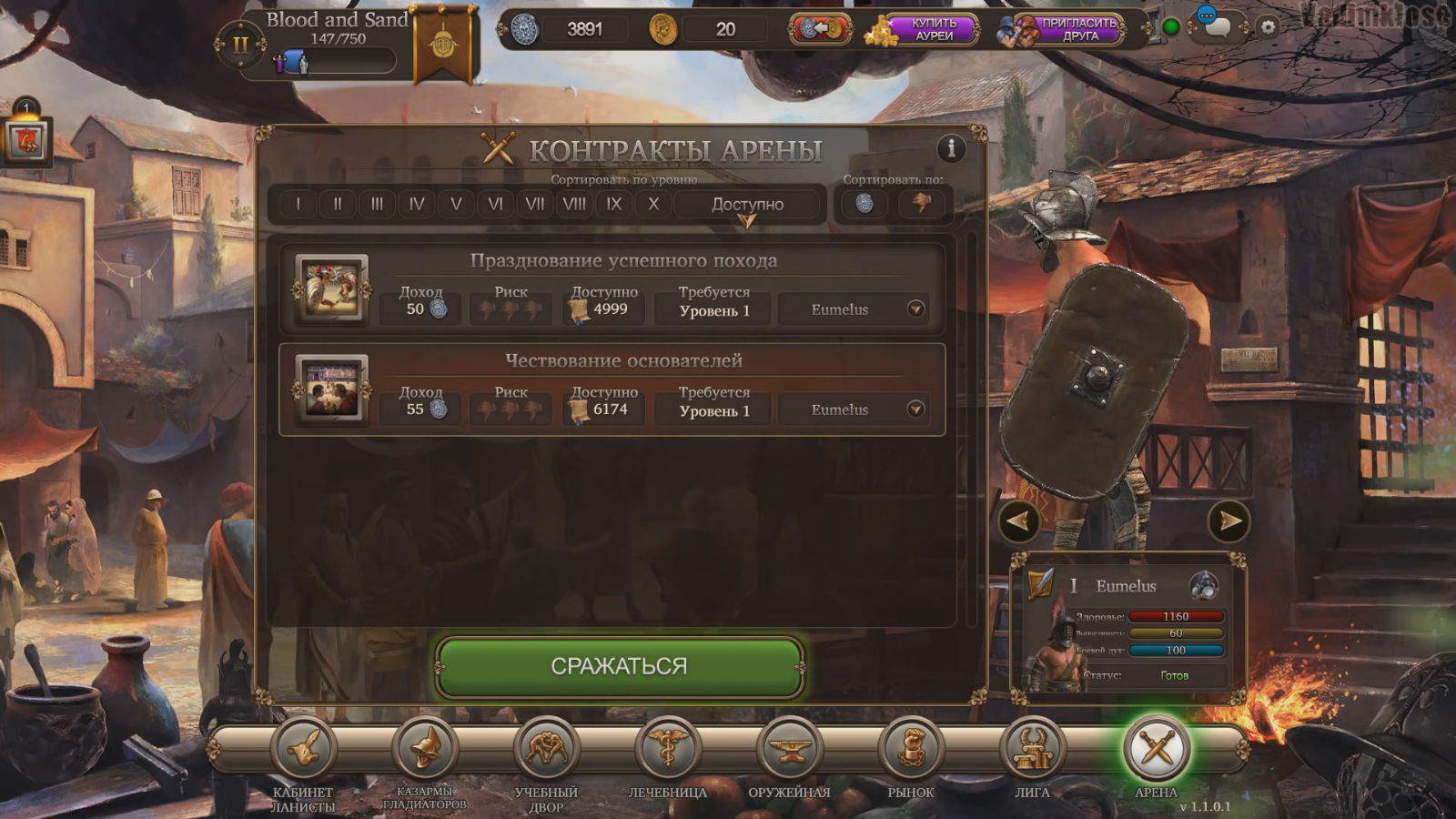Show the next gladiator with right arrow
The width and height of the screenshot is (1456, 819).
[1228, 521]
